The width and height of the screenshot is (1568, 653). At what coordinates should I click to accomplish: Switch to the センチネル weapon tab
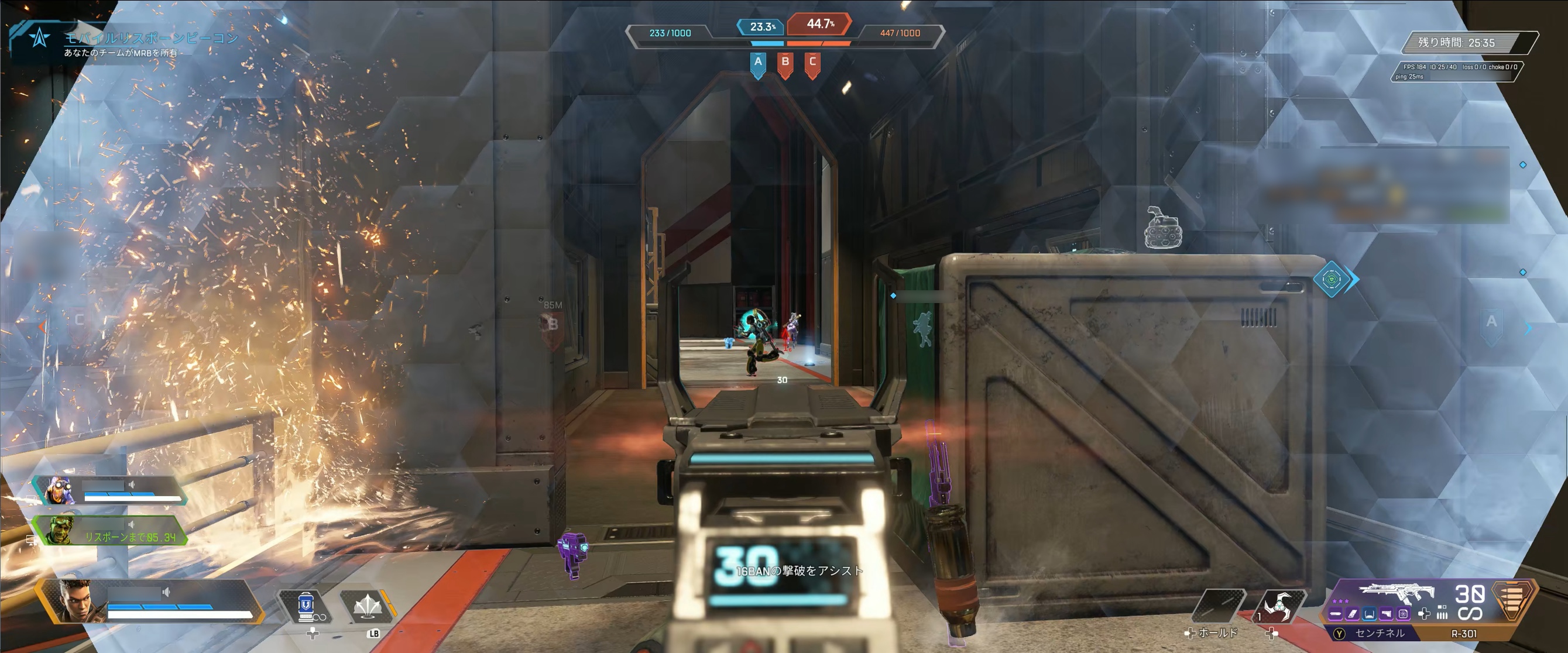1379,634
